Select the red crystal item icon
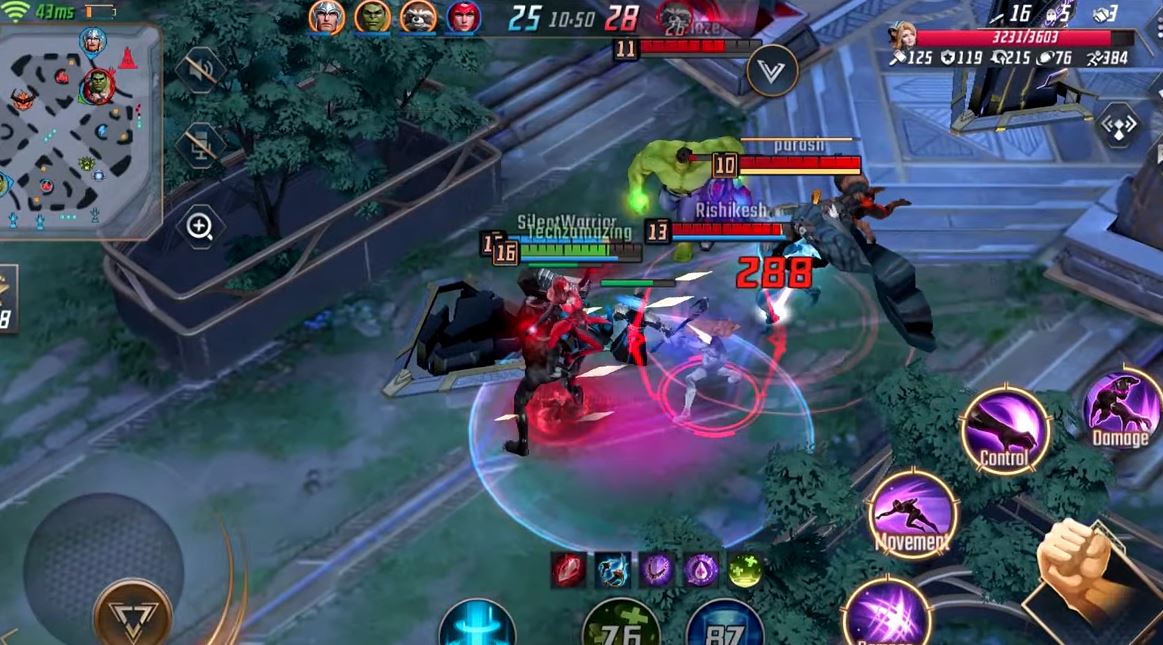The height and width of the screenshot is (645, 1163). coord(567,569)
